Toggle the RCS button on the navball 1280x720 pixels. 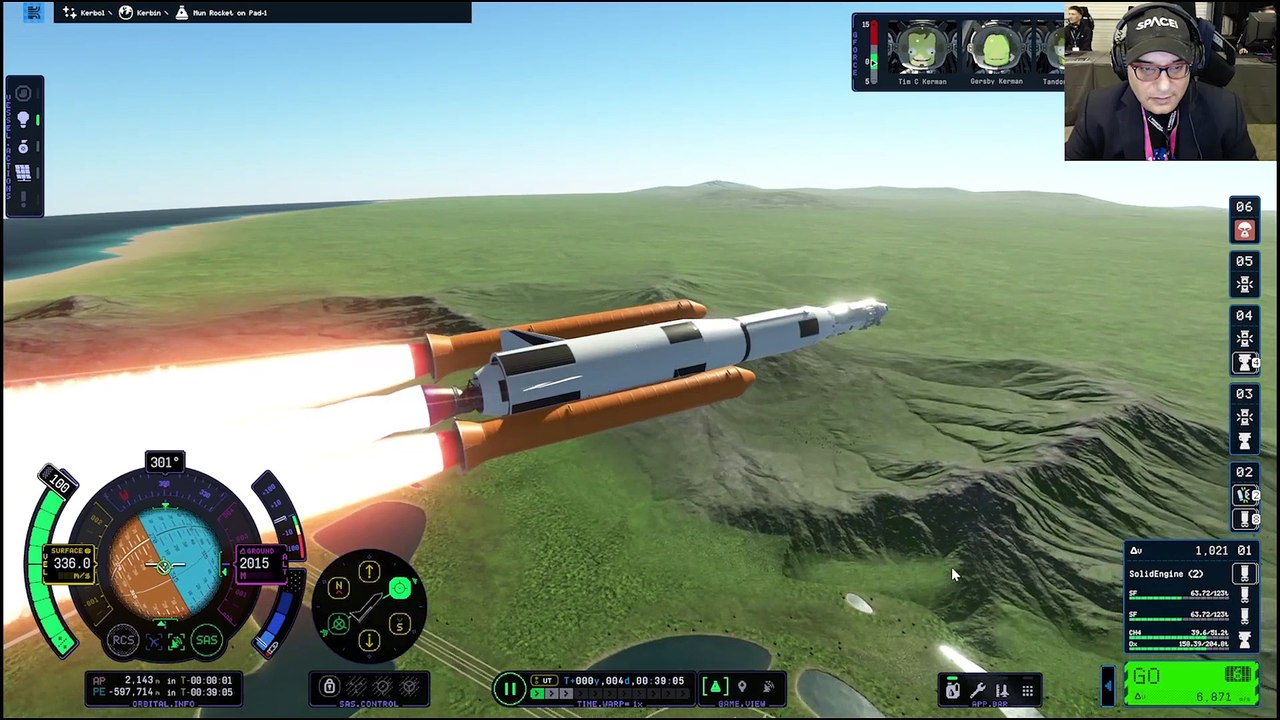click(123, 641)
